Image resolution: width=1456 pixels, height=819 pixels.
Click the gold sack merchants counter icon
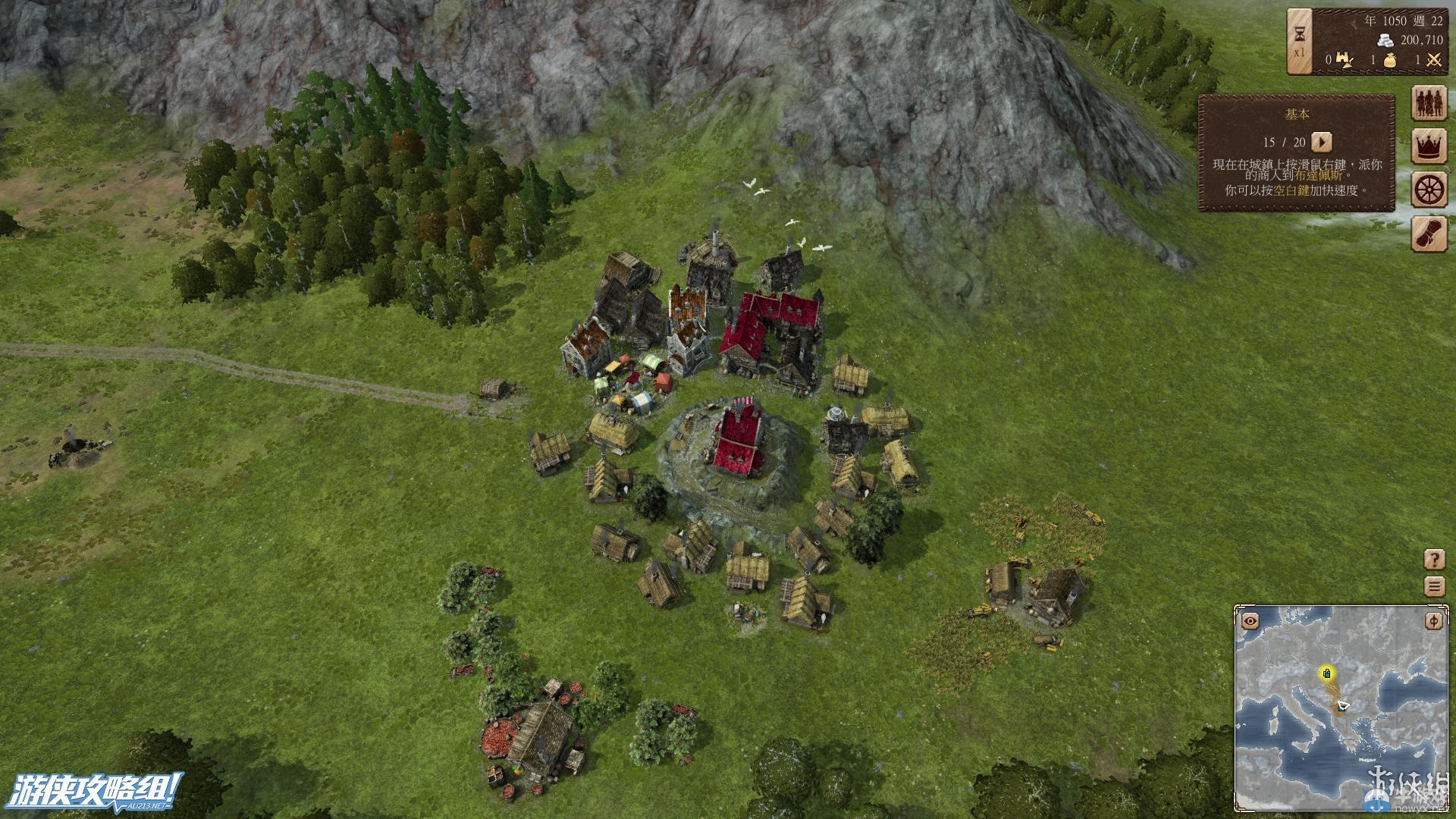pyautogui.click(x=1390, y=60)
